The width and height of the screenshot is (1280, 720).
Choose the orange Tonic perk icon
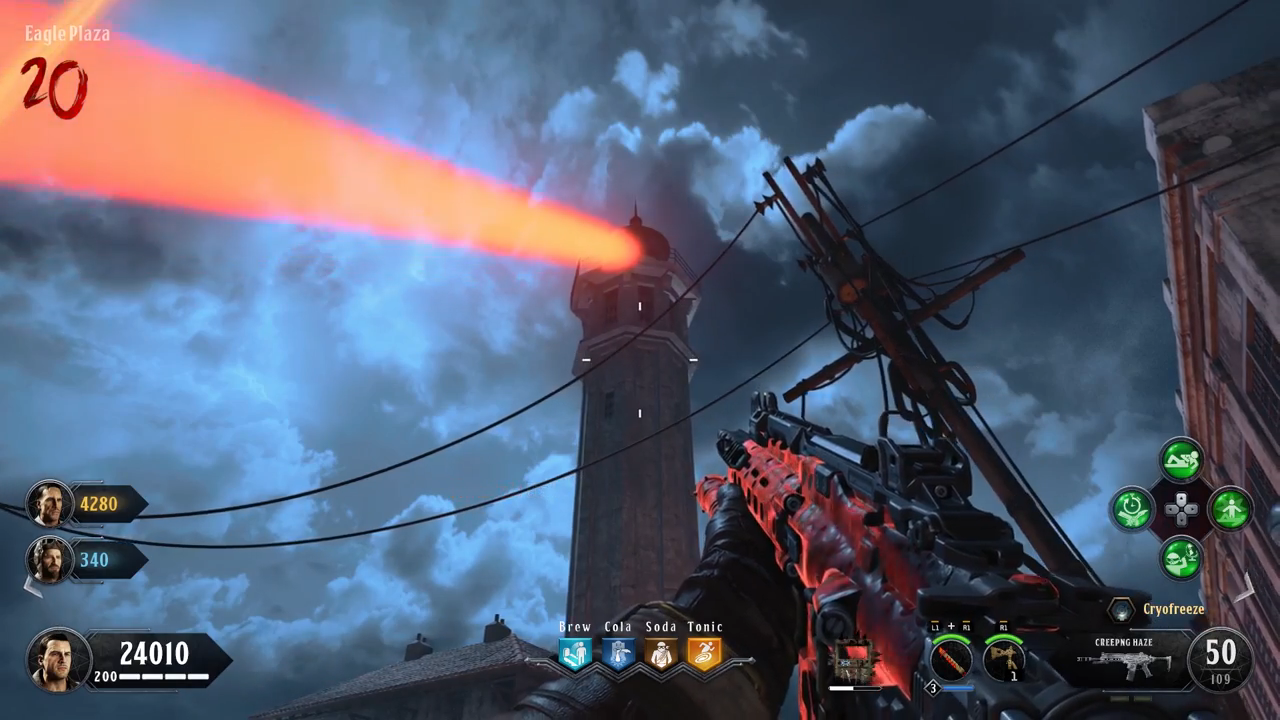point(704,653)
